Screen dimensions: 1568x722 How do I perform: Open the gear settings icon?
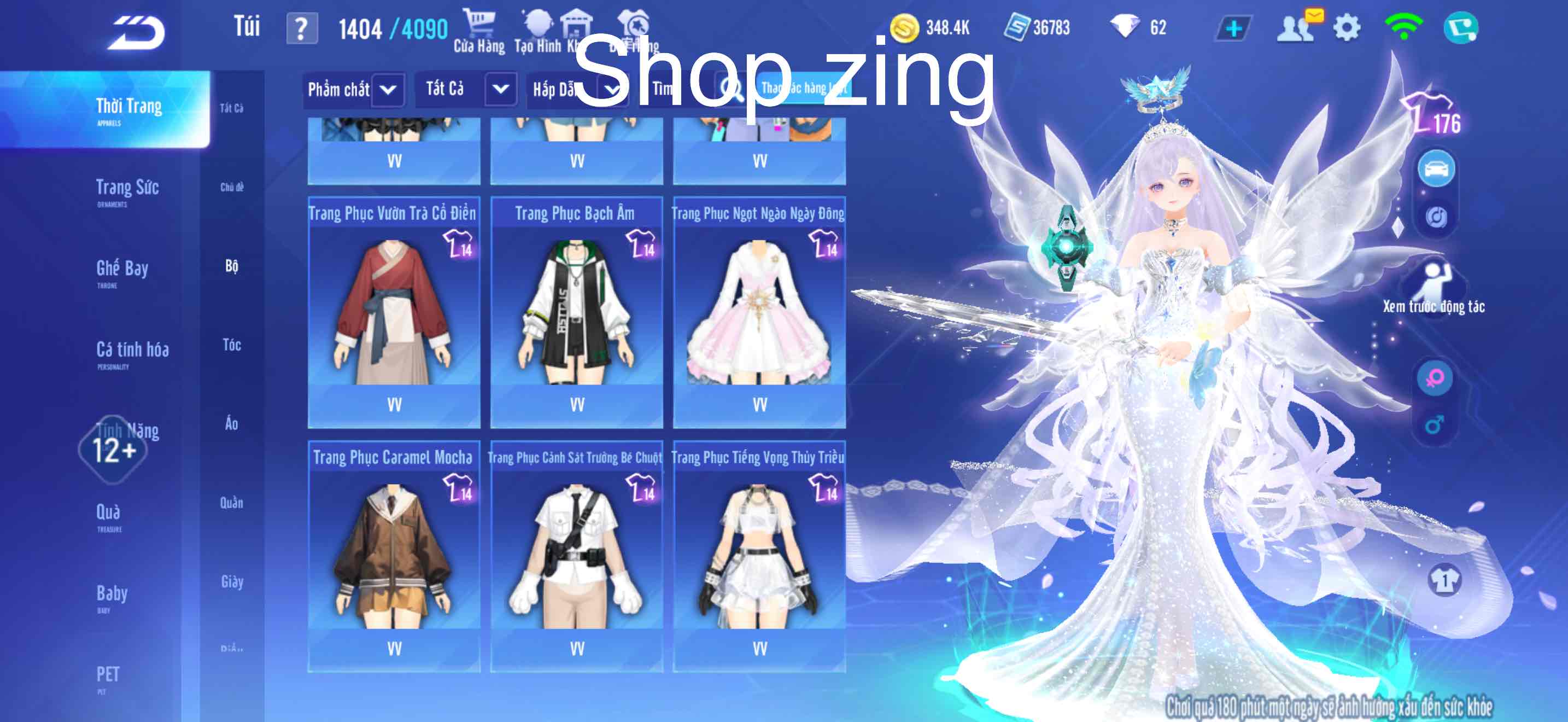pos(1347,28)
